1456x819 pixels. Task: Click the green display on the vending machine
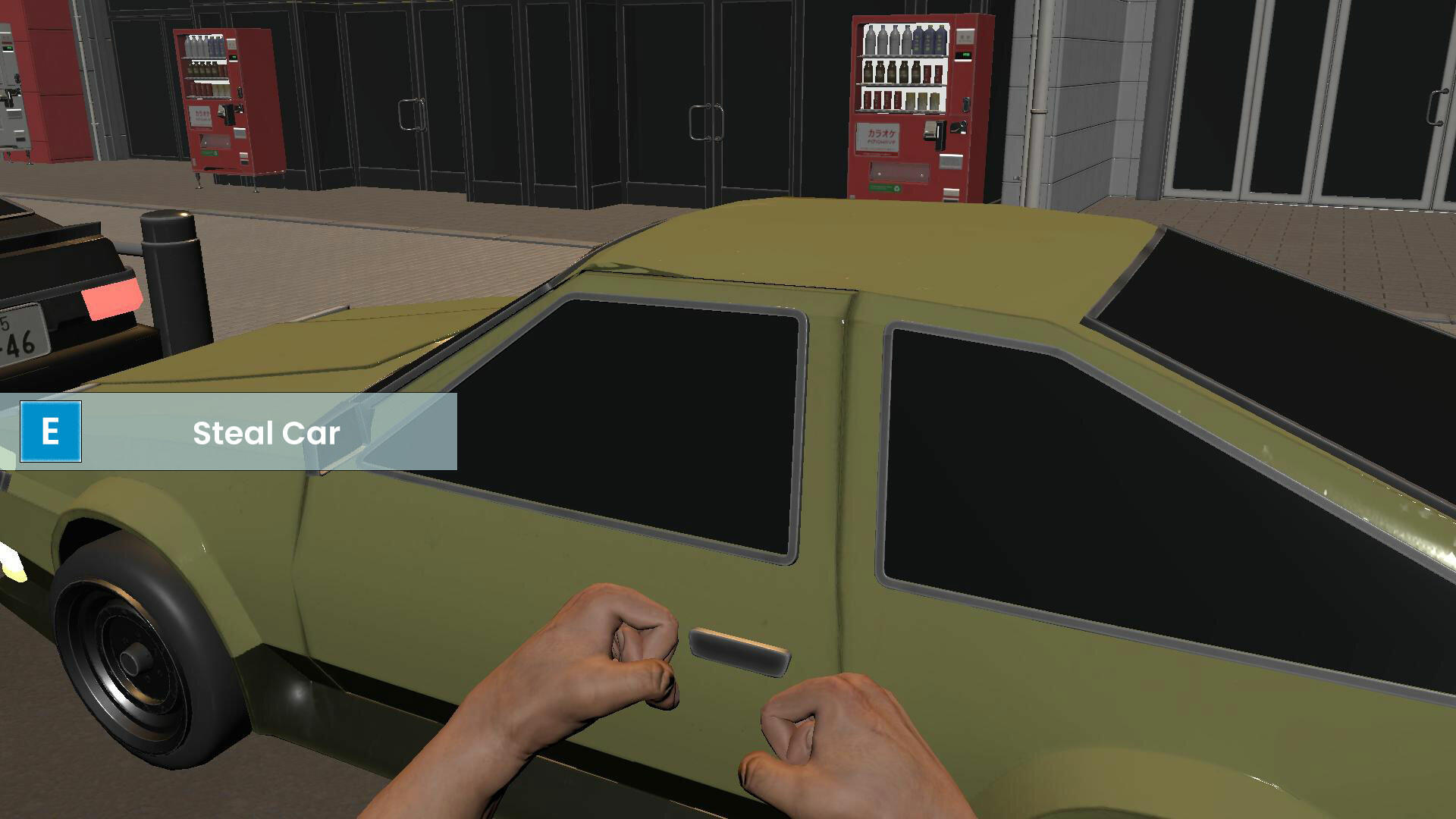tap(965, 55)
